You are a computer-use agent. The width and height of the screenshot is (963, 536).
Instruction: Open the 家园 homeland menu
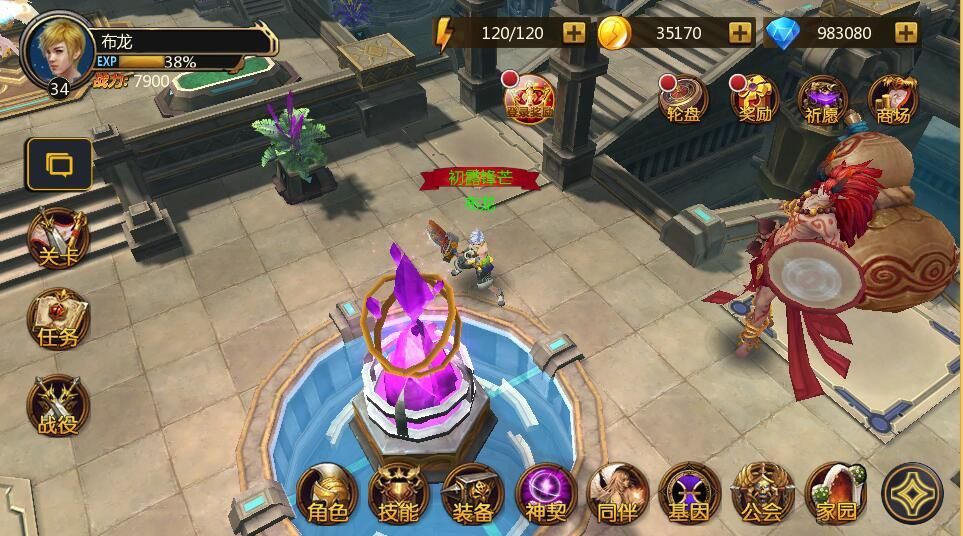point(835,494)
